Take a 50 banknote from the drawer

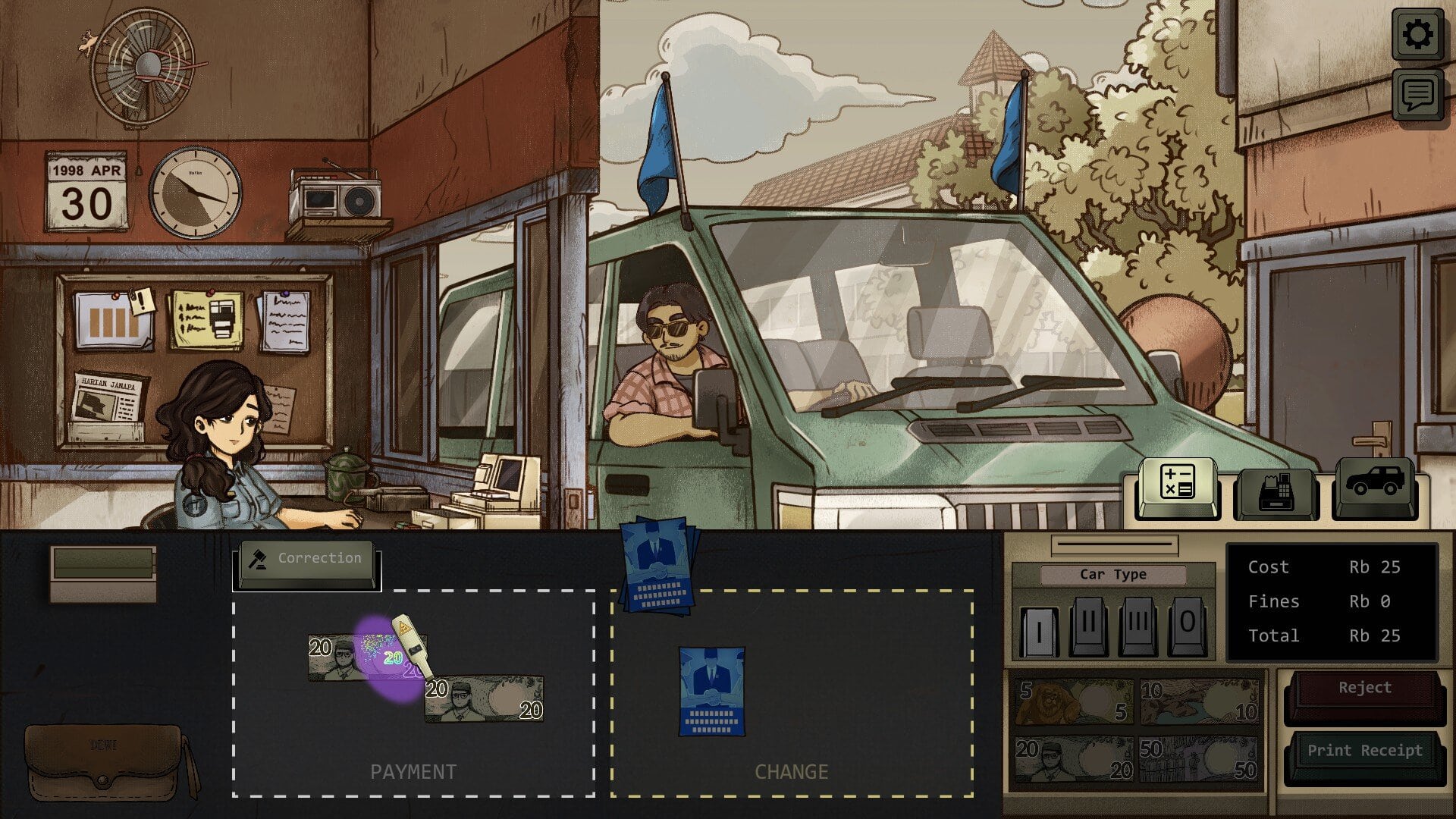(1198, 760)
